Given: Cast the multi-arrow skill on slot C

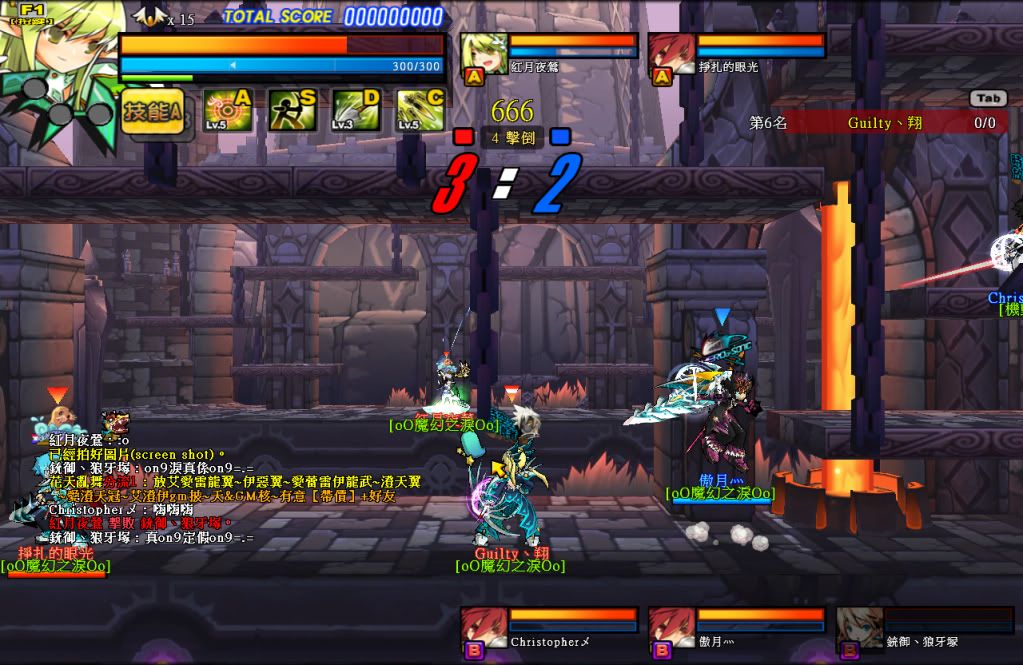Looking at the screenshot, I should coord(420,110).
